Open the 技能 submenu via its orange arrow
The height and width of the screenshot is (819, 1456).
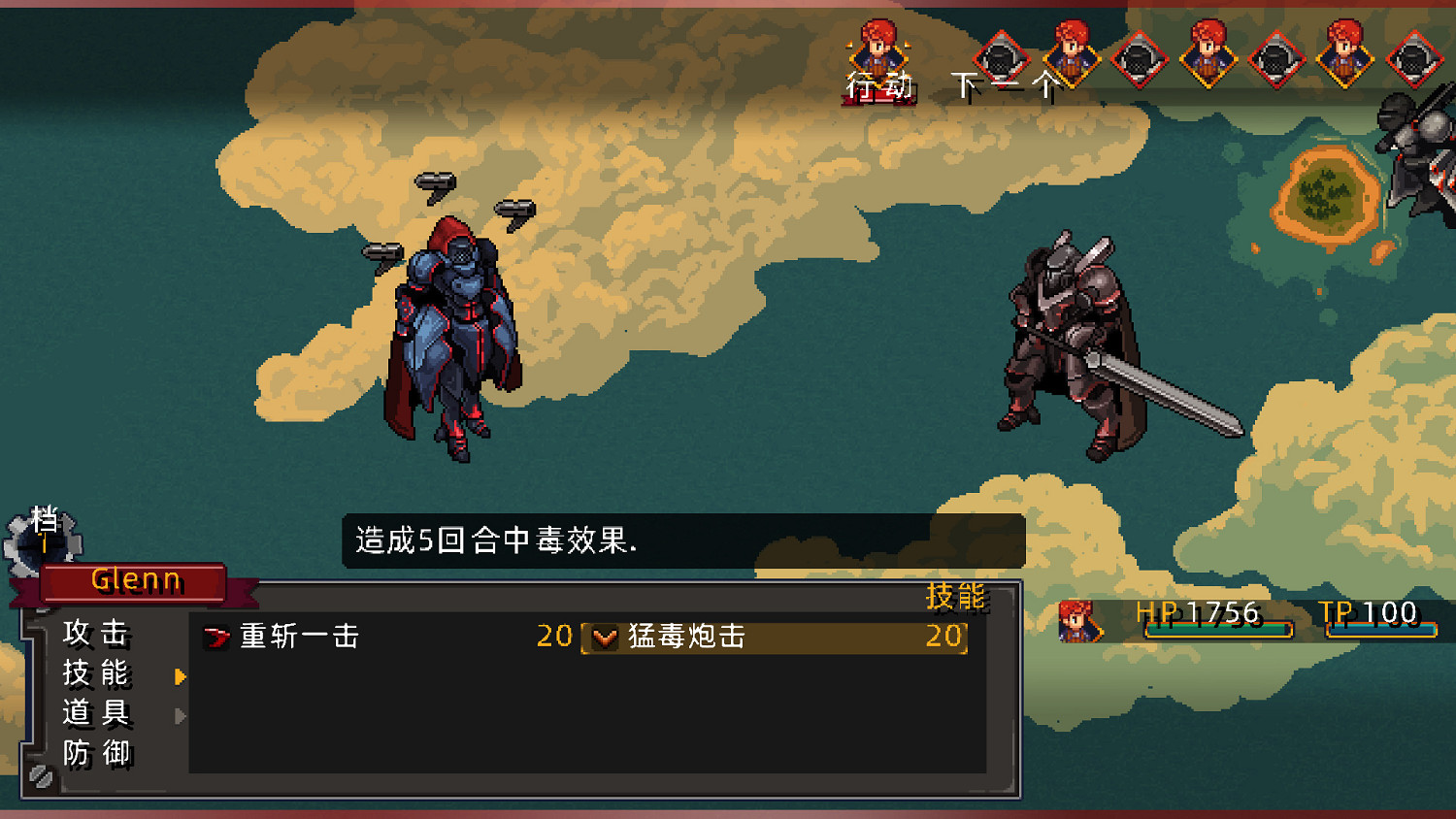[182, 672]
